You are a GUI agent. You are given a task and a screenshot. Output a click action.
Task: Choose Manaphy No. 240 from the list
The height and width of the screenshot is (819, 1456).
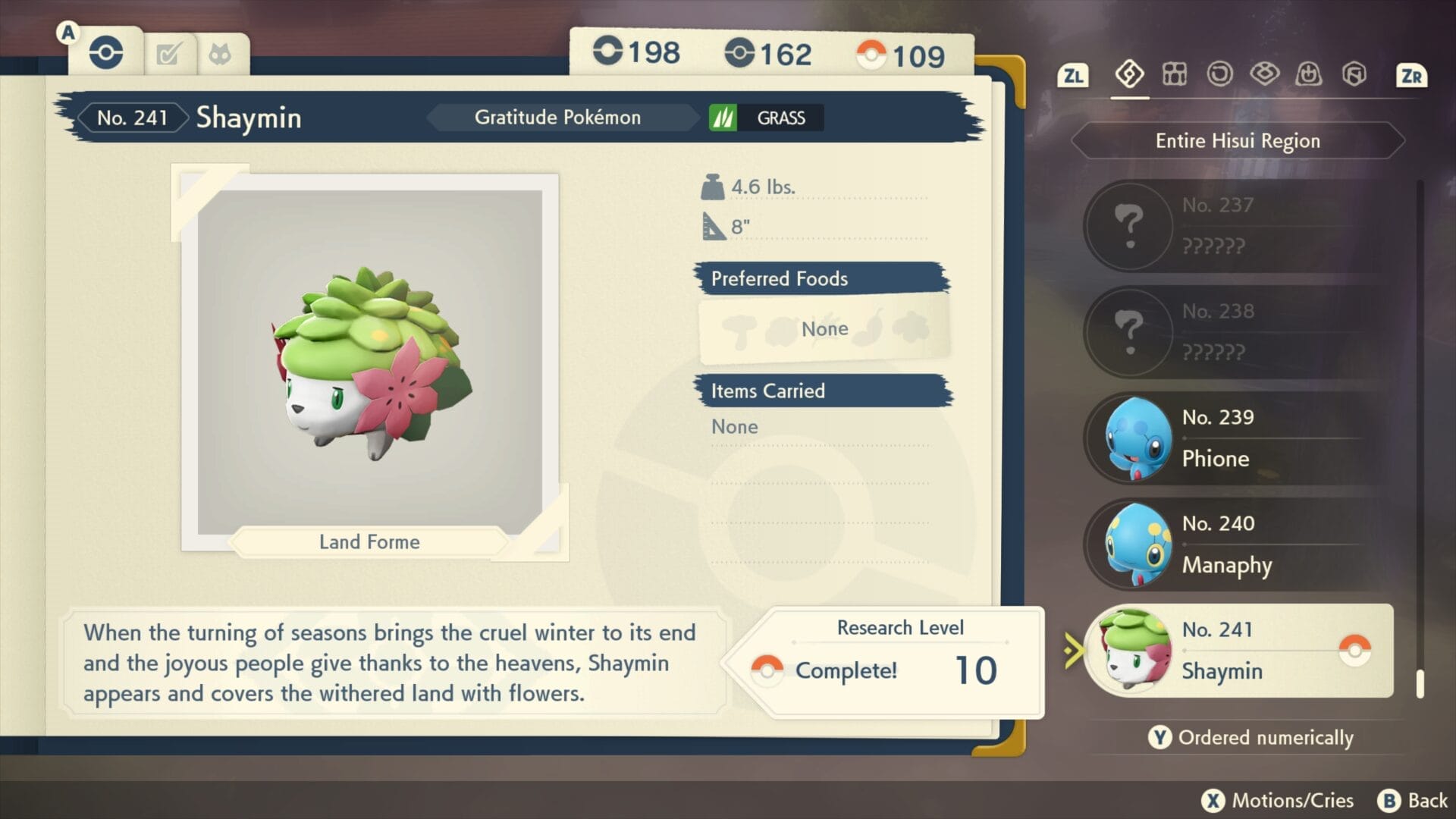1239,544
